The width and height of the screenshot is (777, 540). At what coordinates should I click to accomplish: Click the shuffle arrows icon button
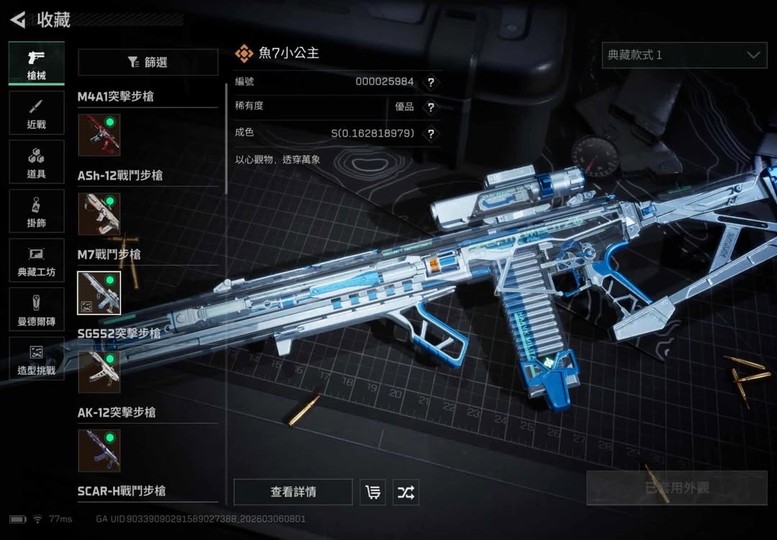(406, 492)
